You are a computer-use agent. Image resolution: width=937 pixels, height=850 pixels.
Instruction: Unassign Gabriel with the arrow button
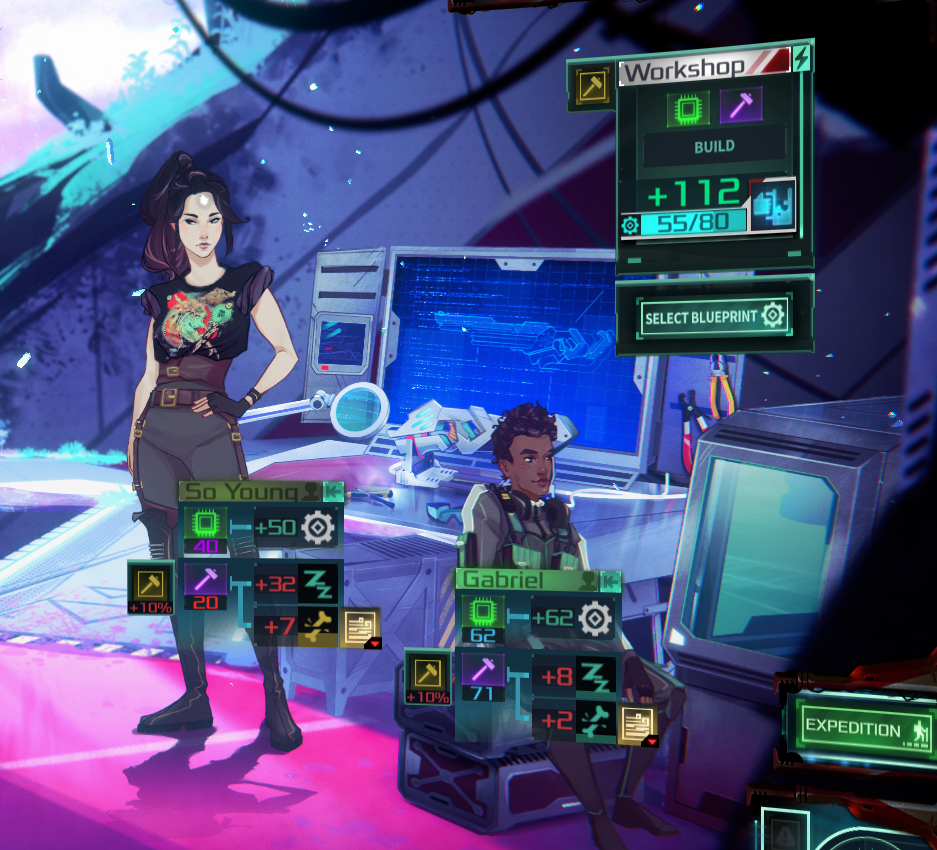[610, 580]
